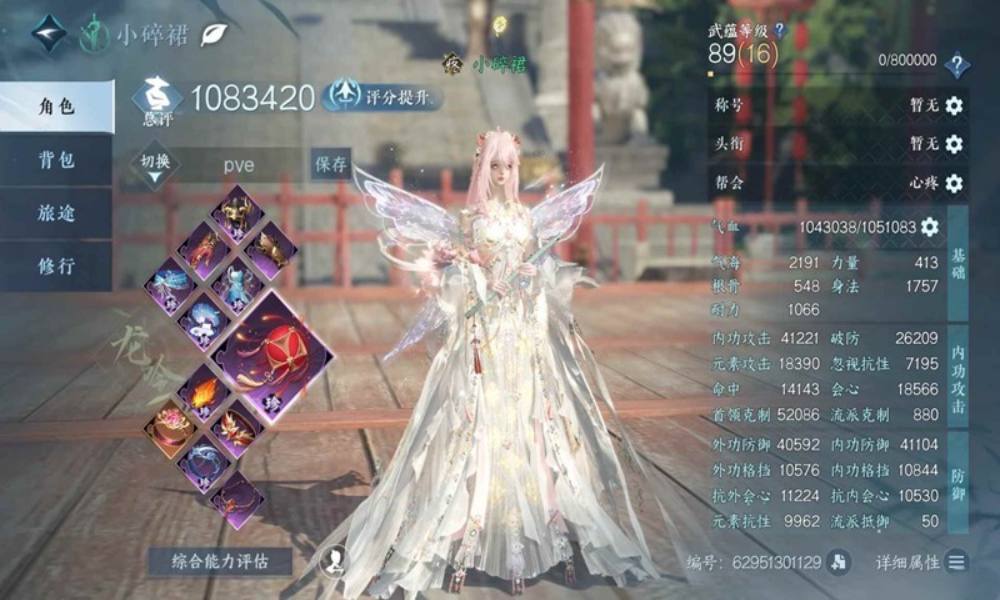Screen dimensions: 1000x600
Task: Open 详细属性 detailed attributes list
Action: click(957, 562)
